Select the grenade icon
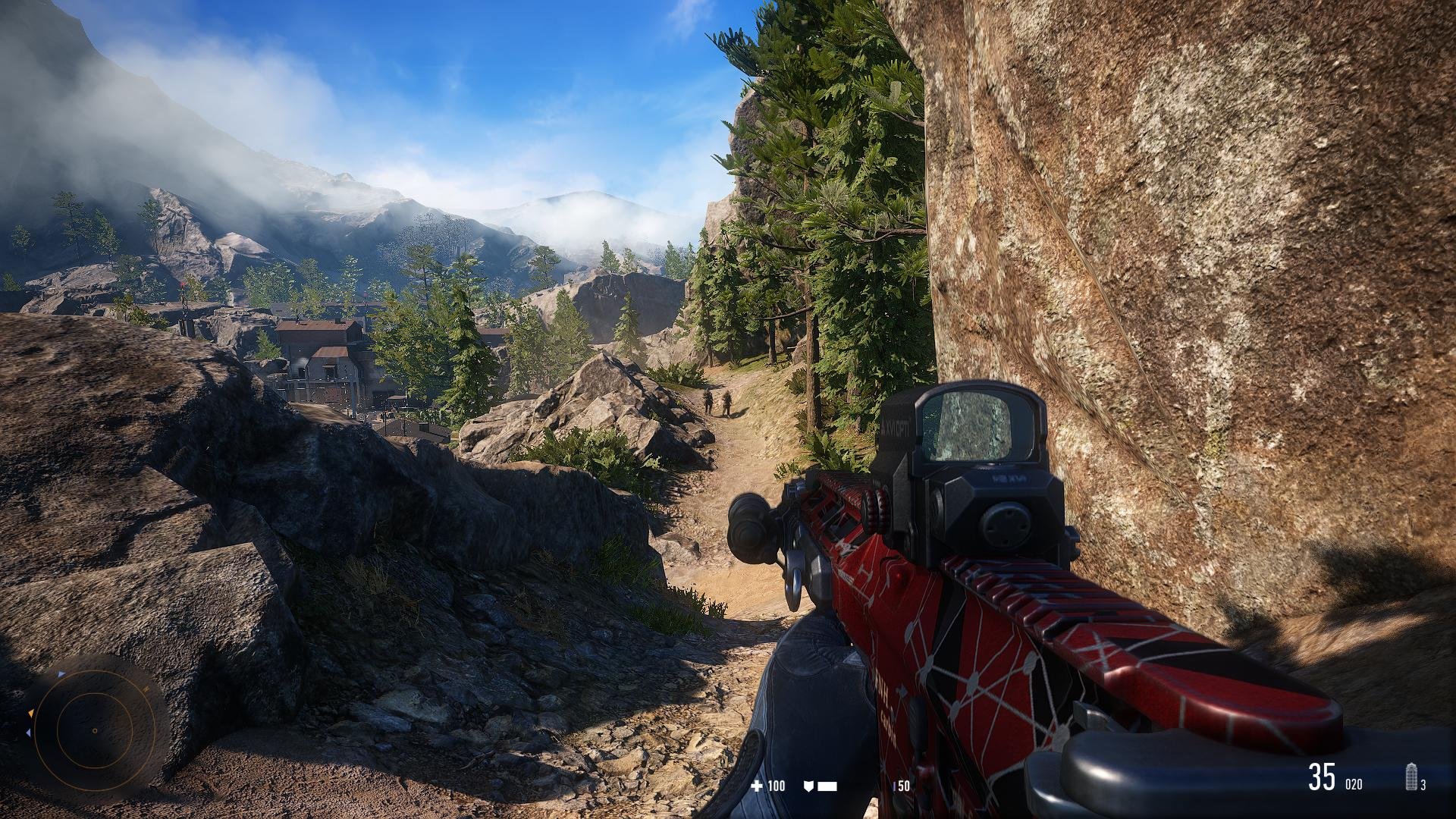 pyautogui.click(x=1411, y=777)
